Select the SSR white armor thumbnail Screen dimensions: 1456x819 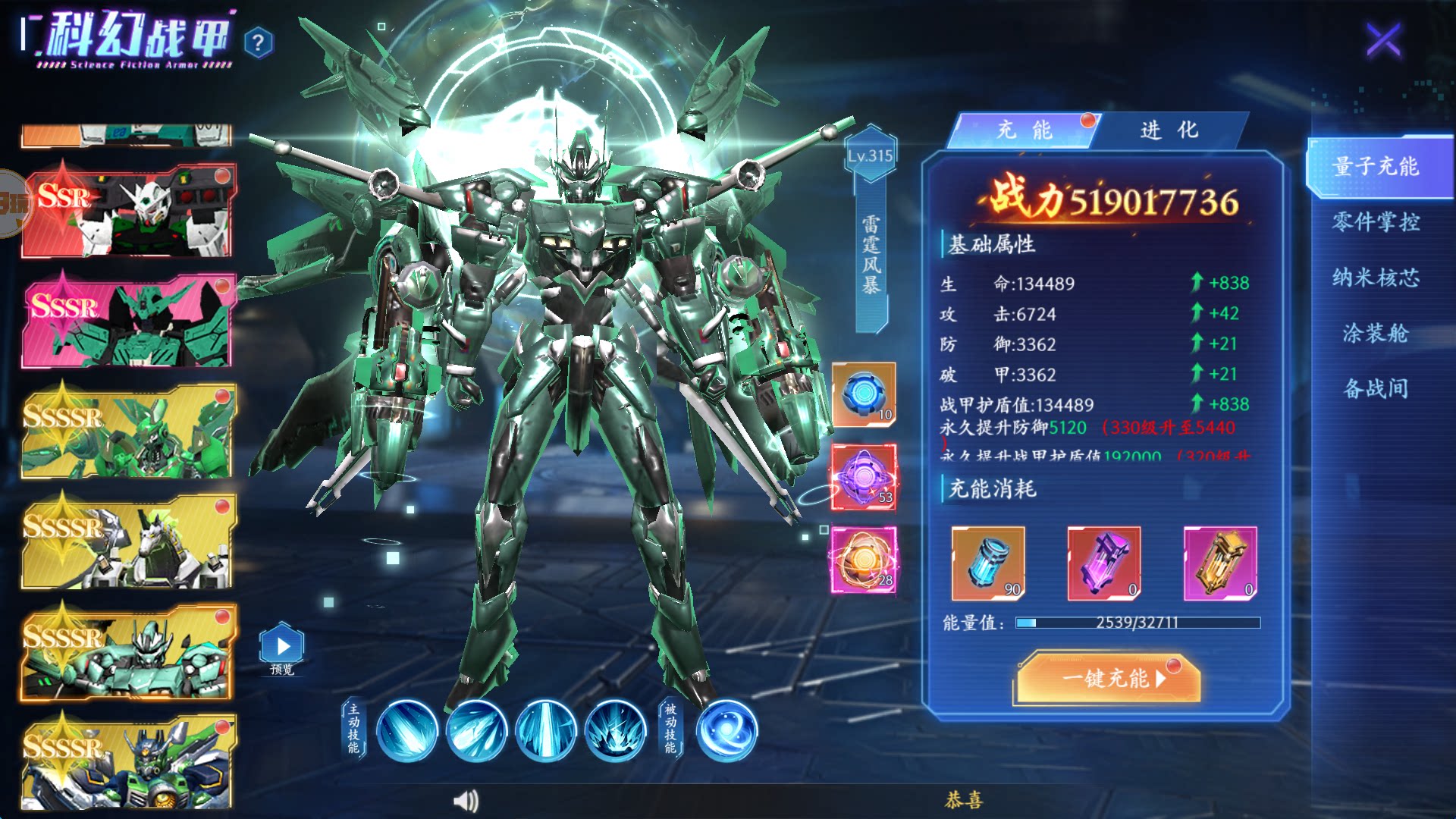[127, 212]
